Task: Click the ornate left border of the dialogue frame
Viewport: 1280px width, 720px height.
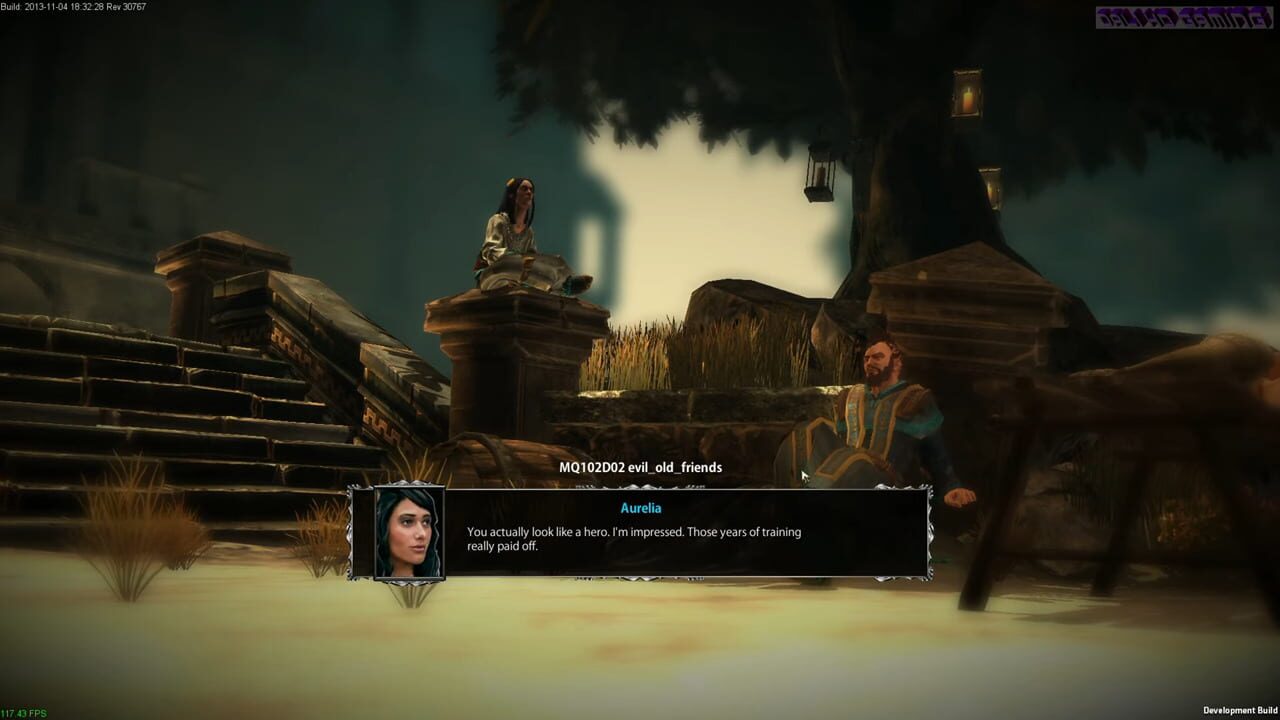Action: pyautogui.click(x=352, y=535)
